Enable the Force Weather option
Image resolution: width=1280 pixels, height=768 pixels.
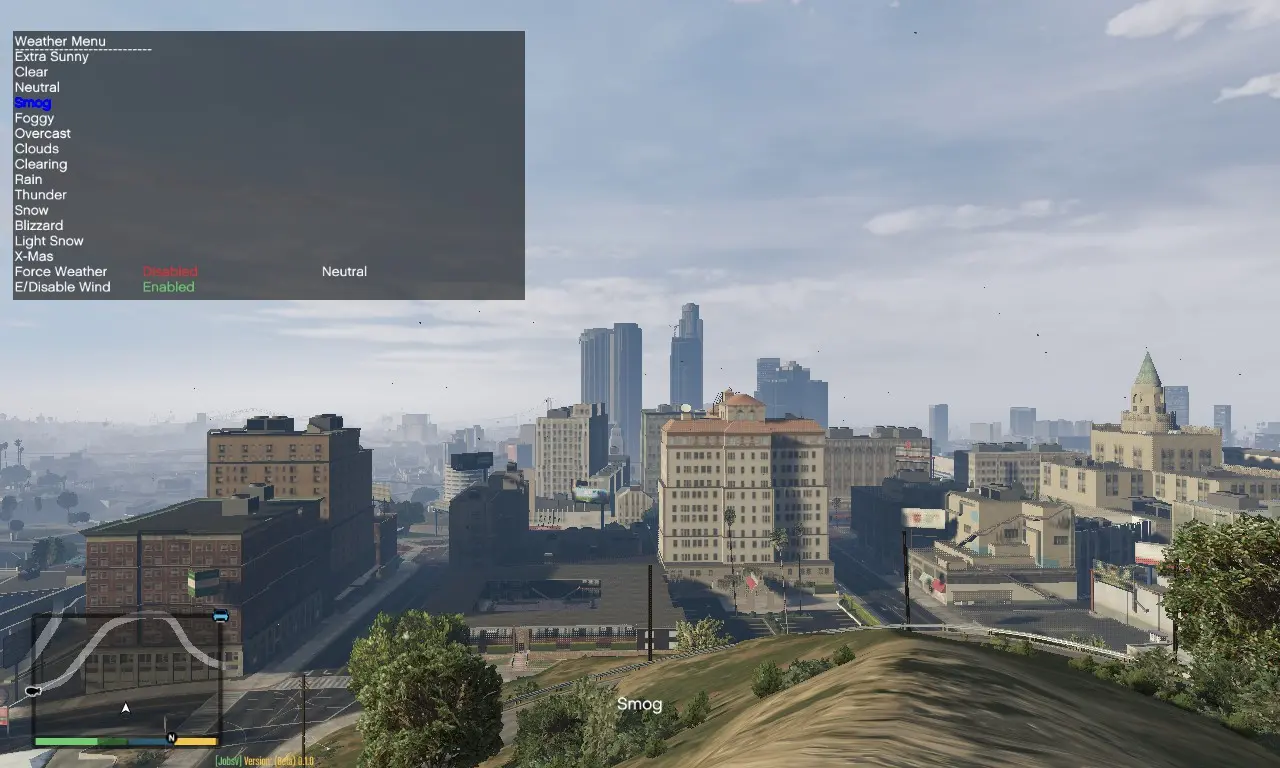point(168,271)
